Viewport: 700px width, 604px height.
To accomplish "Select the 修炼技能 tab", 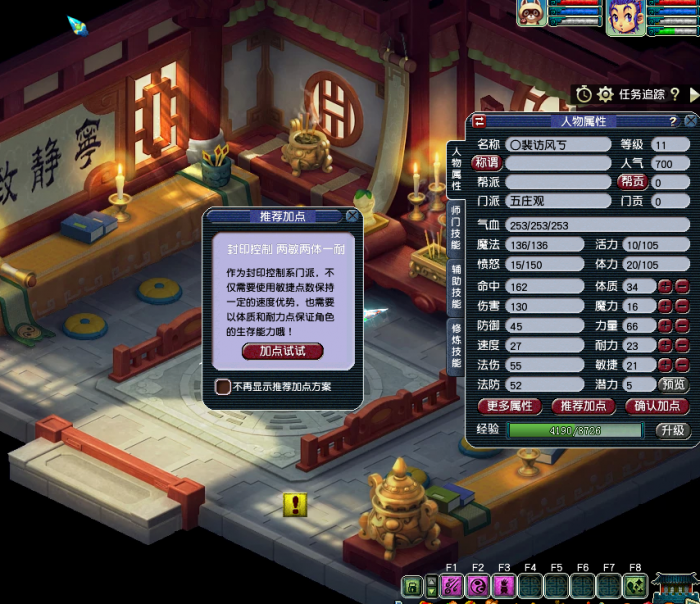I will [456, 345].
